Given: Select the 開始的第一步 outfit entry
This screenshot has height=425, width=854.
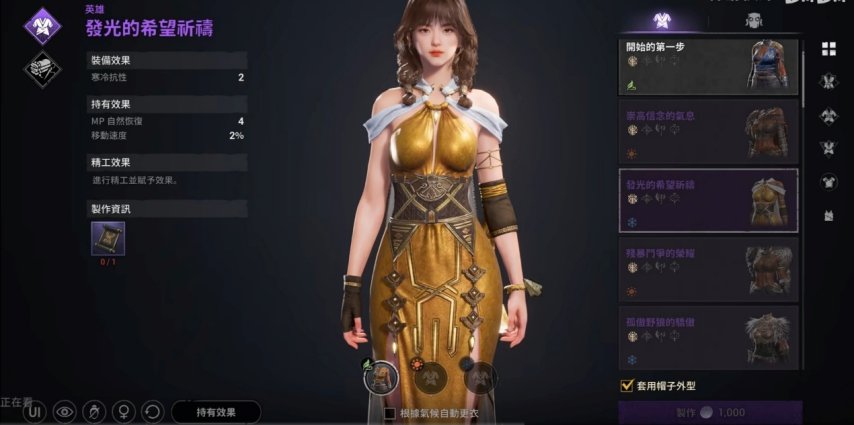Looking at the screenshot, I should coord(708,64).
